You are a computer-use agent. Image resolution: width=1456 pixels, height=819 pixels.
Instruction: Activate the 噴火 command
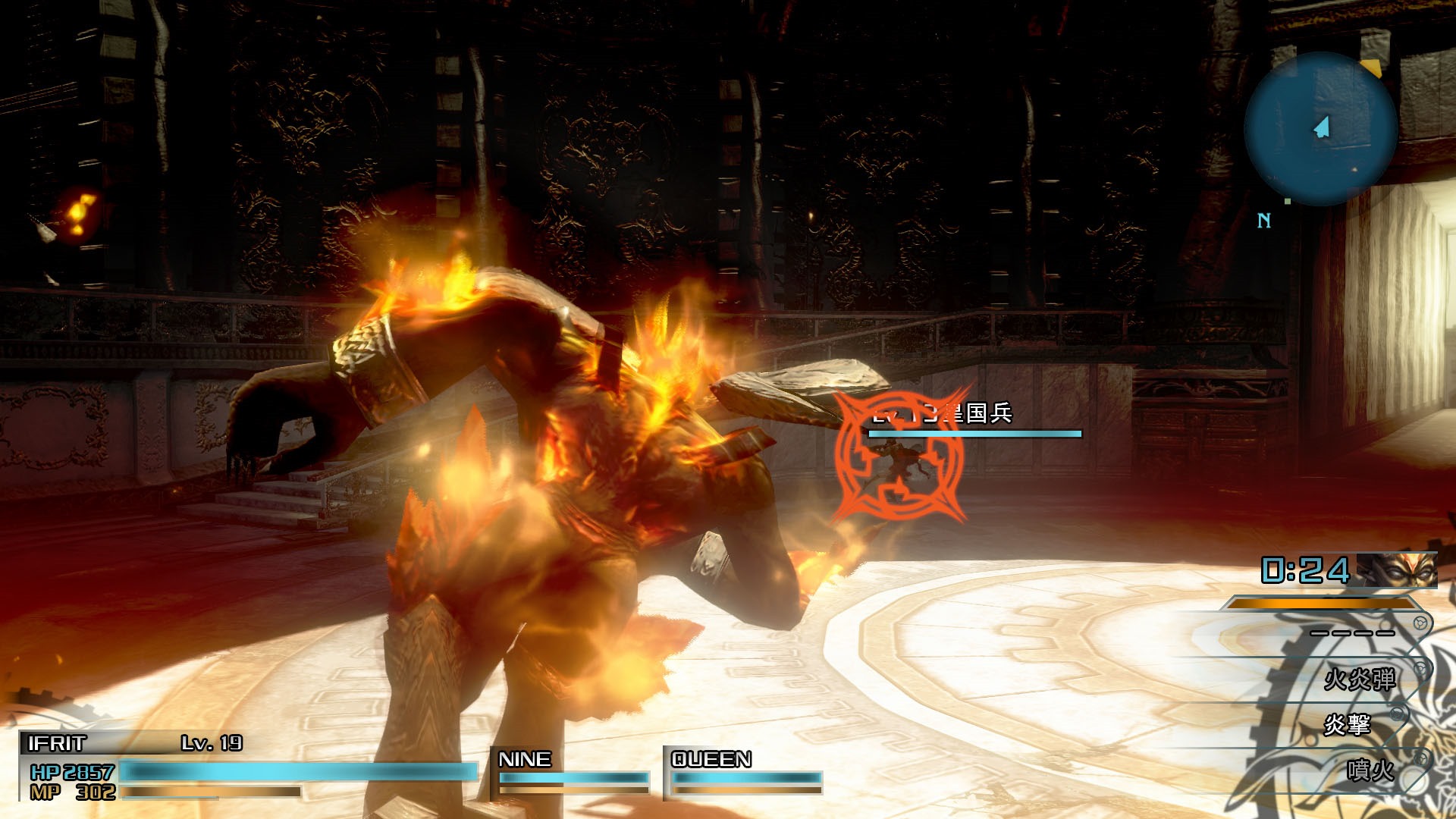click(1370, 770)
